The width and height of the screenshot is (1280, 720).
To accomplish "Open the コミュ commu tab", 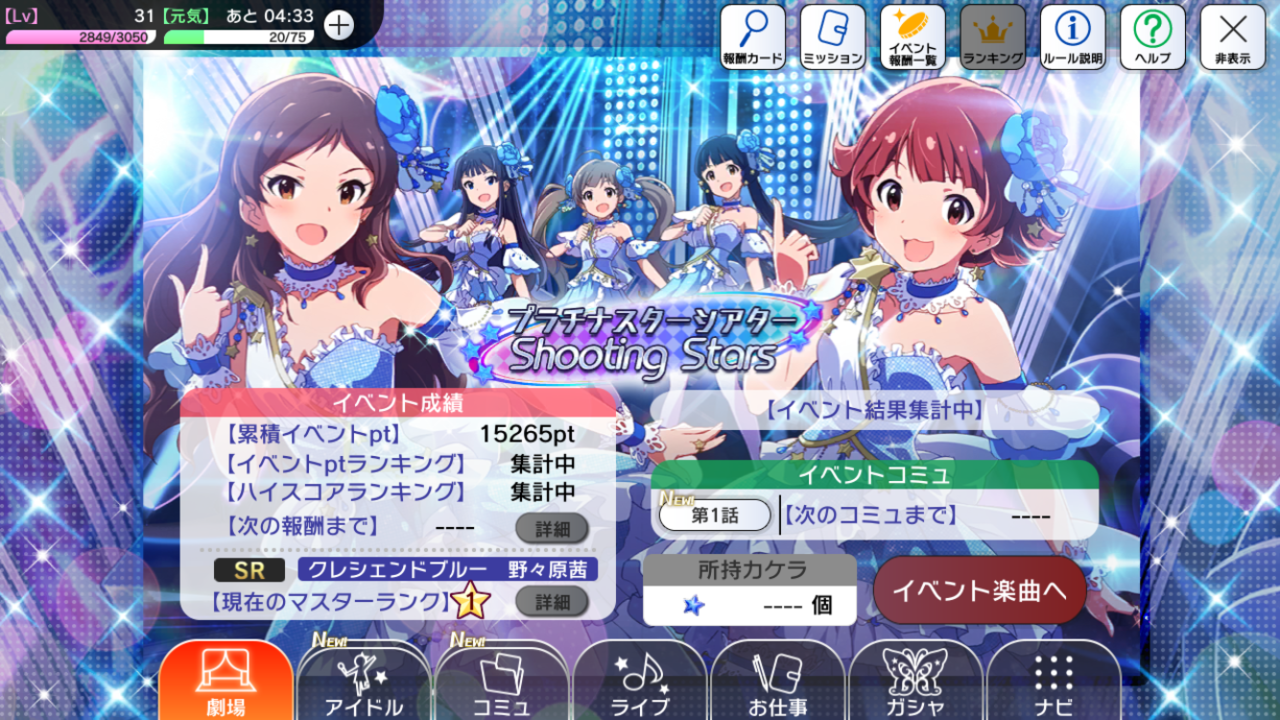I will [502, 682].
